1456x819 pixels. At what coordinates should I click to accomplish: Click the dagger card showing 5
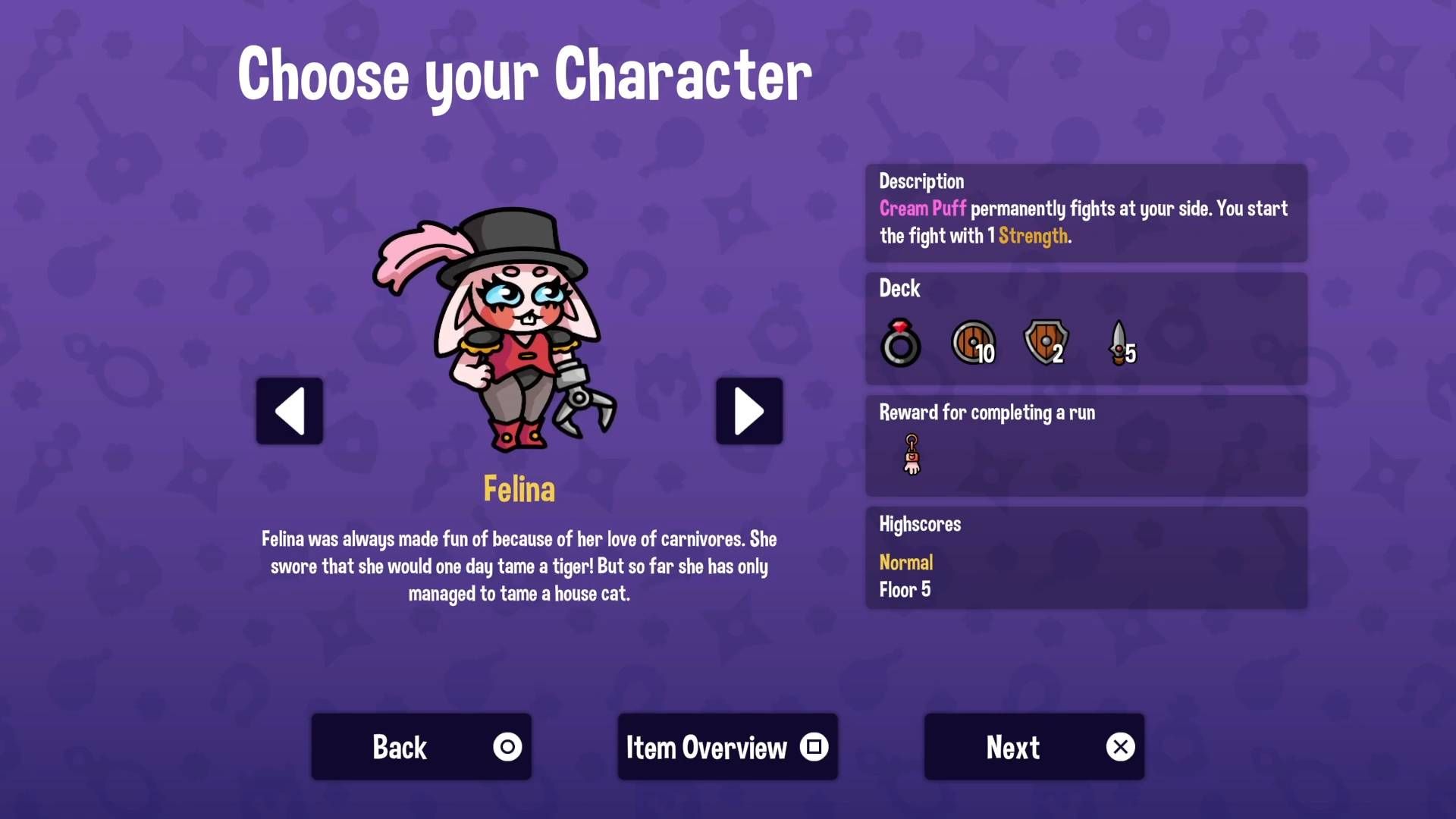point(1119,343)
